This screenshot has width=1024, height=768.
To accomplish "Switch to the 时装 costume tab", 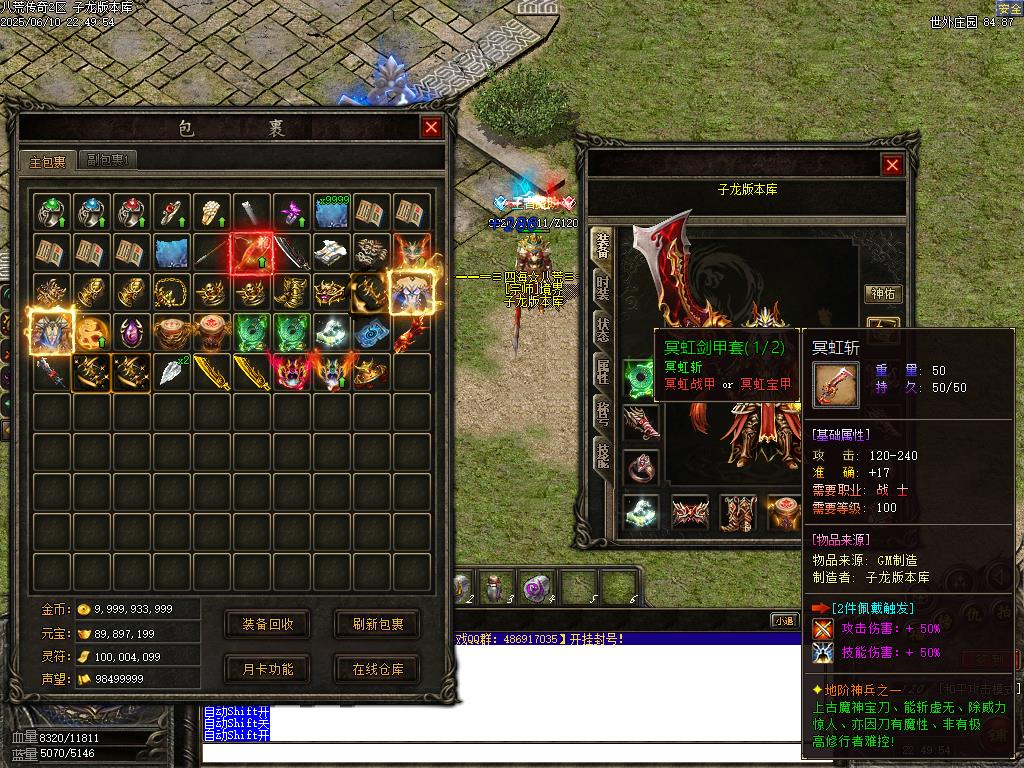I will tap(602, 289).
